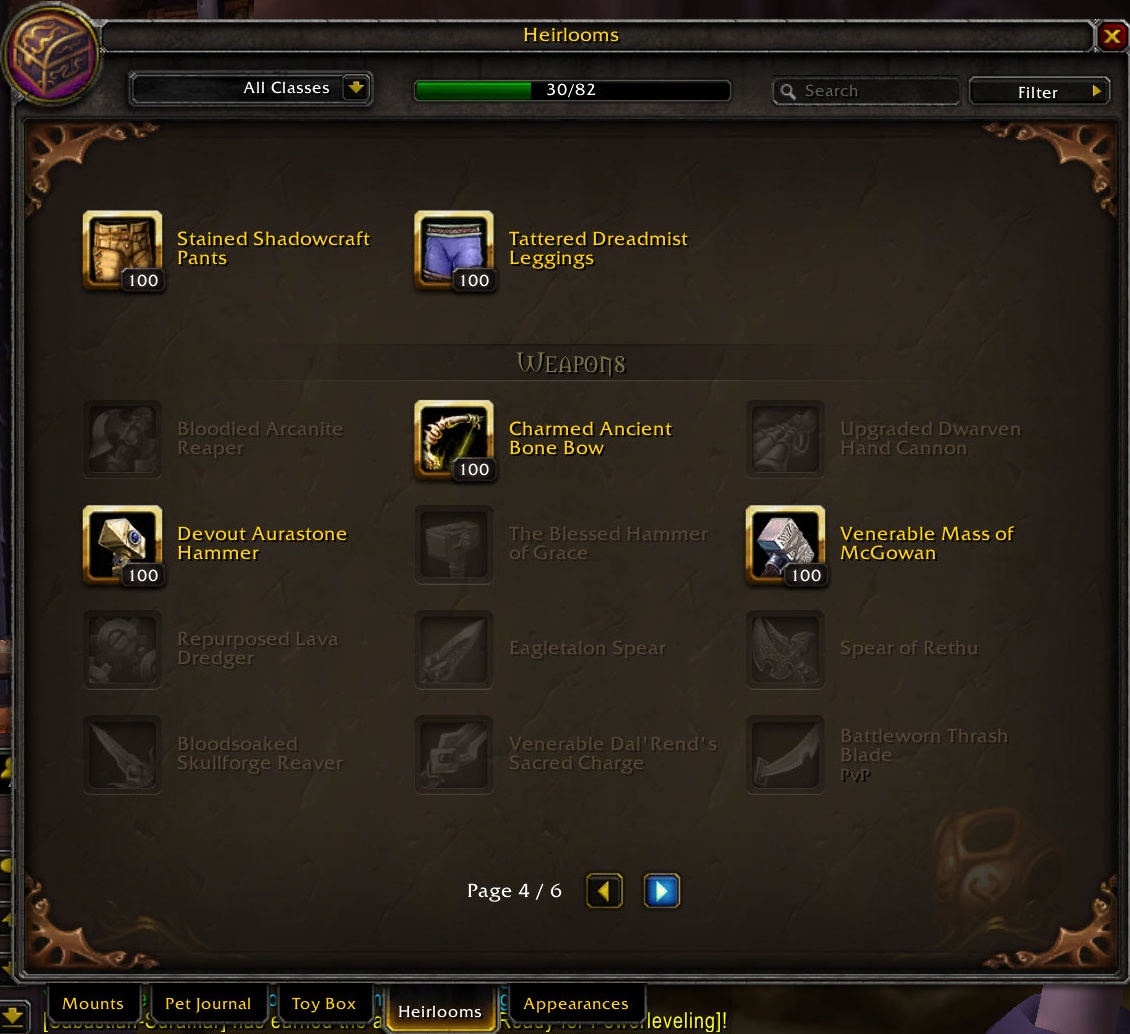Select The Blessed Hammer of Grace
The image size is (1130, 1034).
pyautogui.click(x=454, y=545)
